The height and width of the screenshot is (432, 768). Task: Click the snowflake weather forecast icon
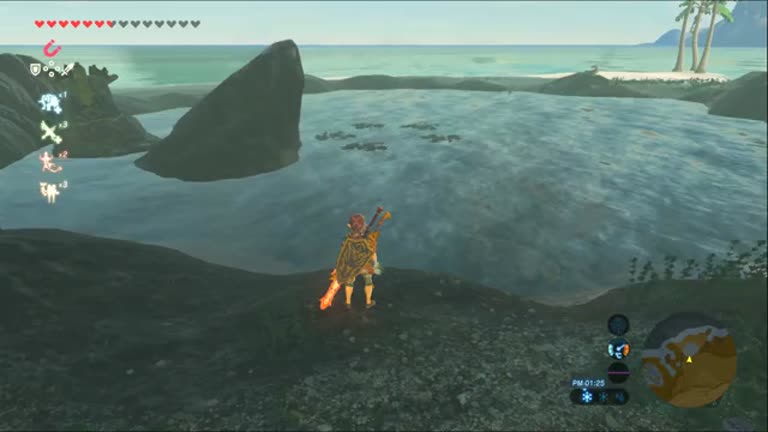click(587, 397)
